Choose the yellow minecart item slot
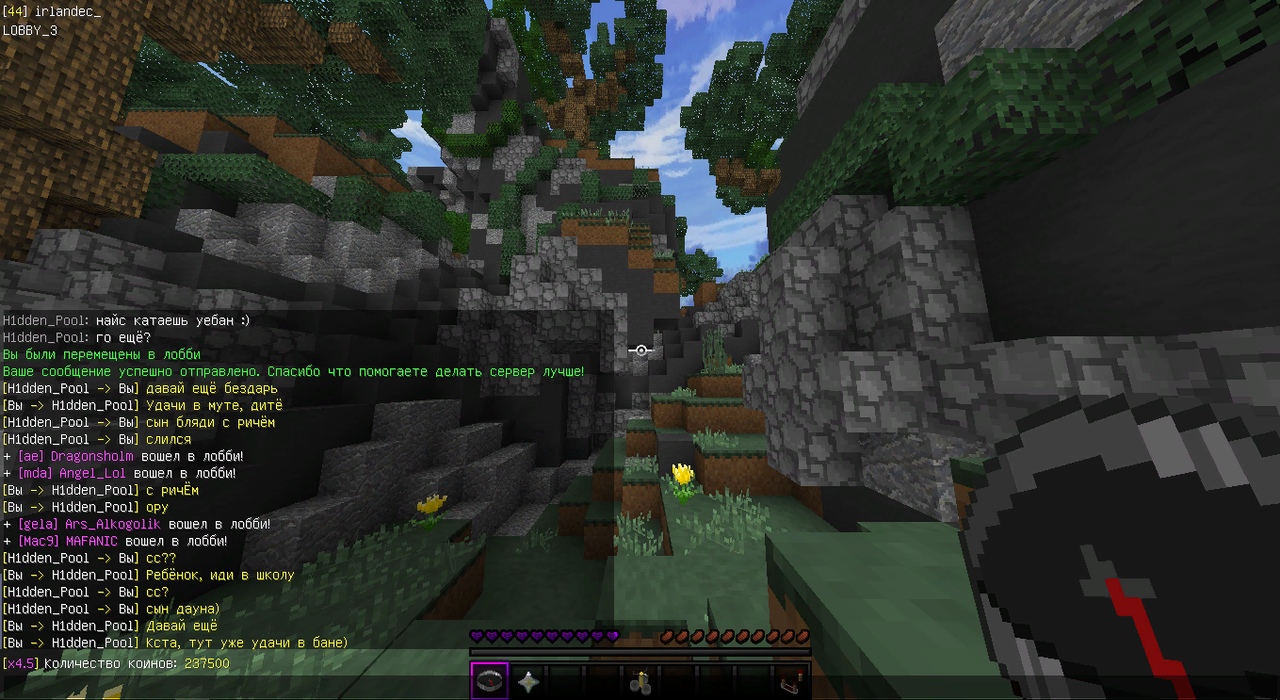Image resolution: width=1280 pixels, height=700 pixels. click(641, 682)
